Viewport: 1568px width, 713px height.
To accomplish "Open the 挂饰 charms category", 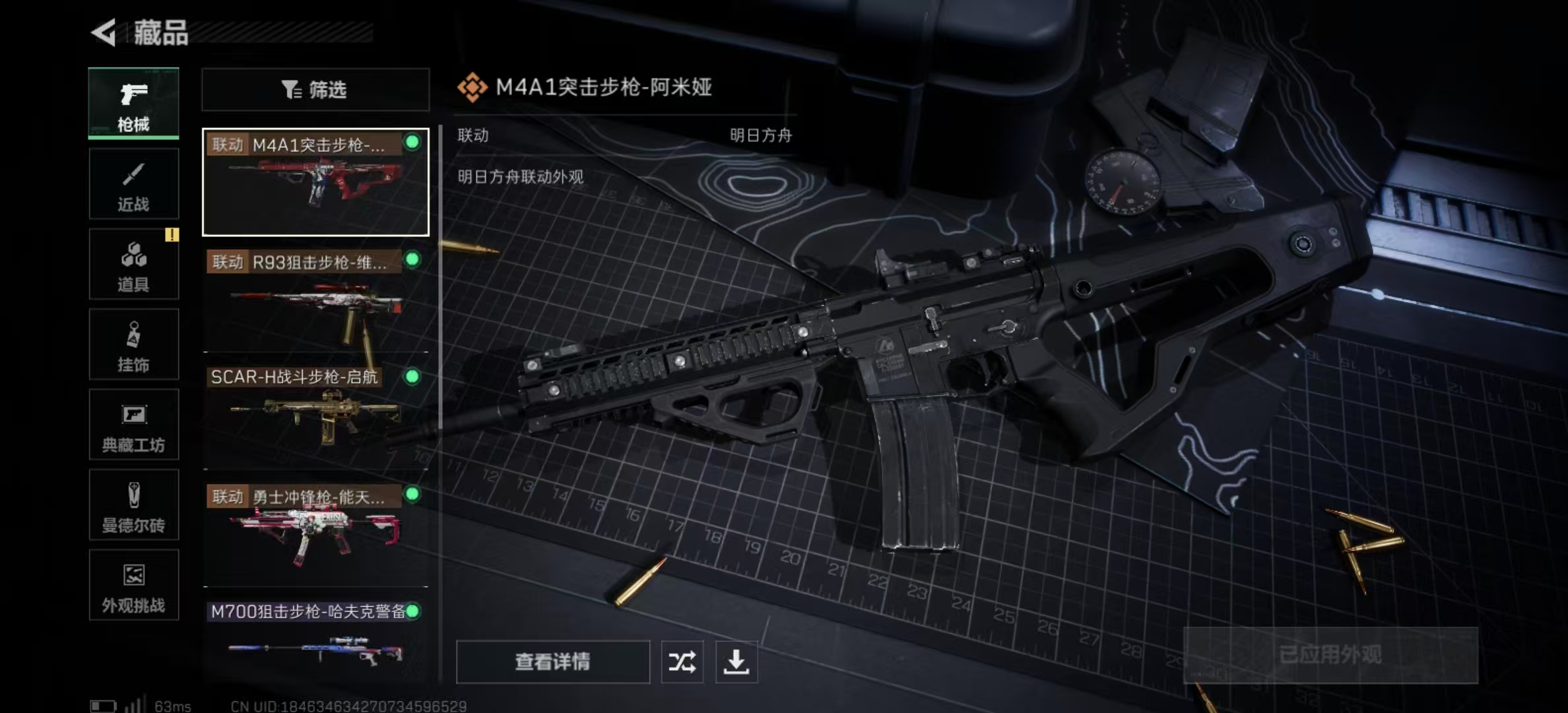I will point(133,345).
